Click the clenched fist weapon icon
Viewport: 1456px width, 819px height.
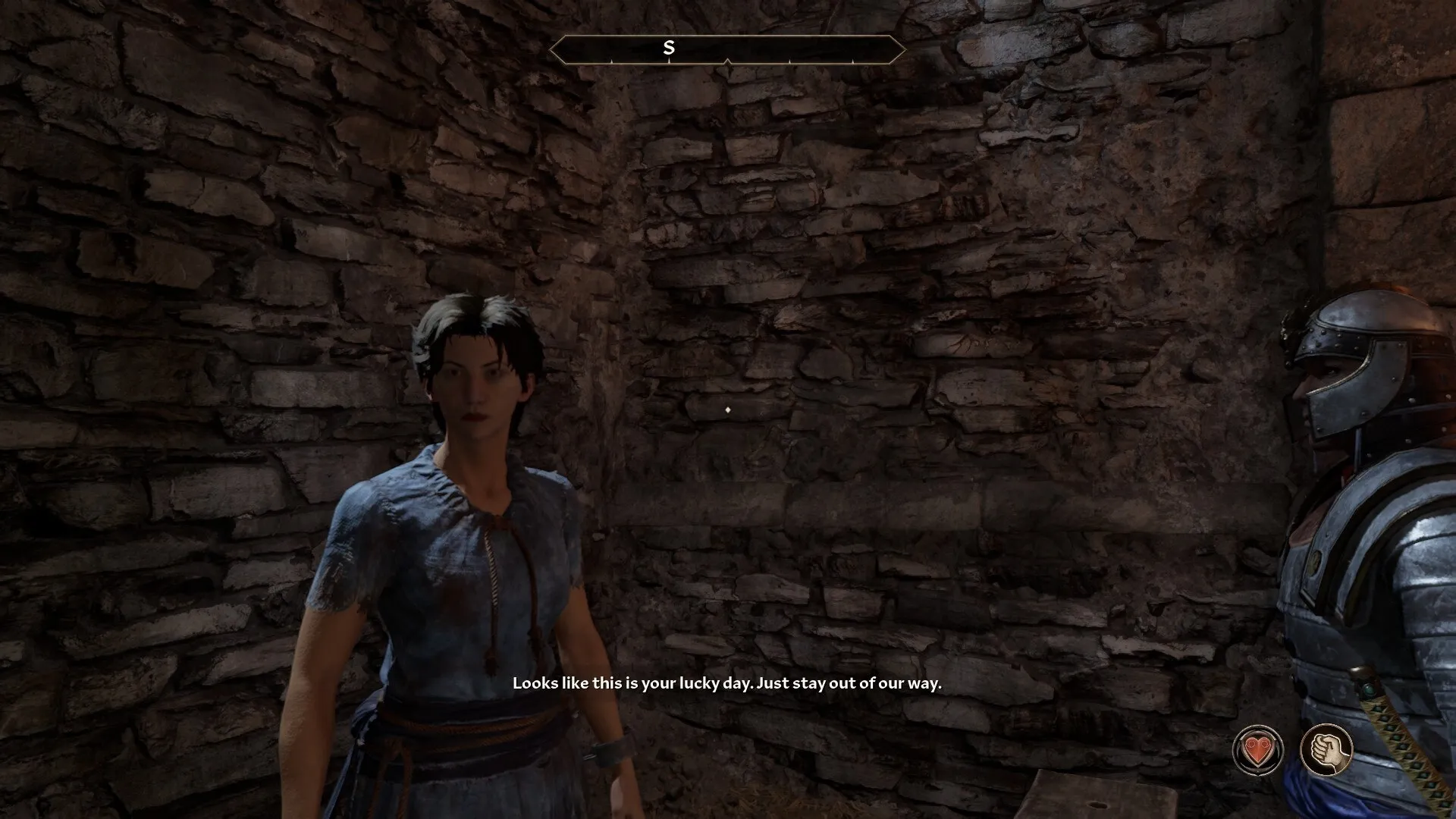(1326, 750)
